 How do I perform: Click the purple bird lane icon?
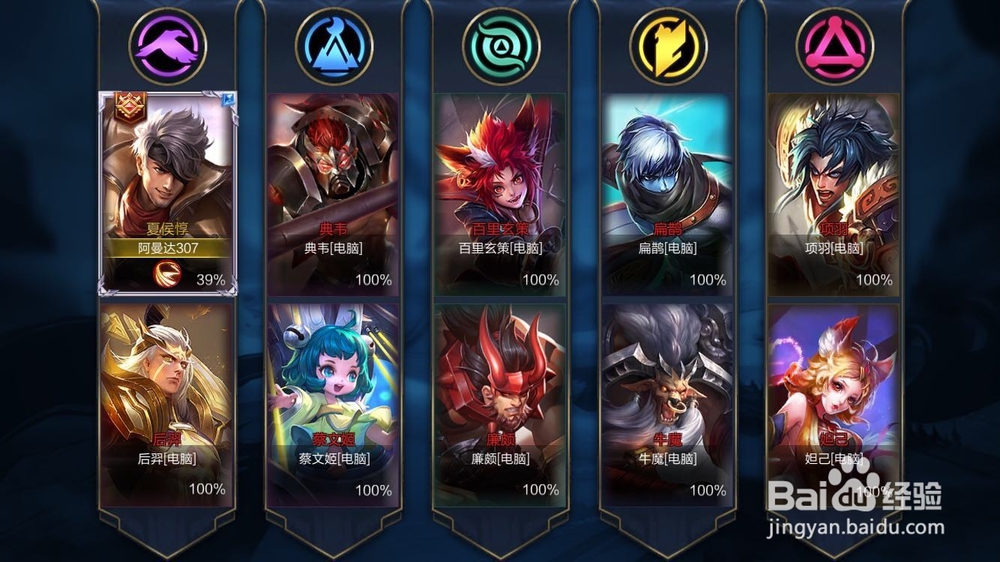pos(167,45)
